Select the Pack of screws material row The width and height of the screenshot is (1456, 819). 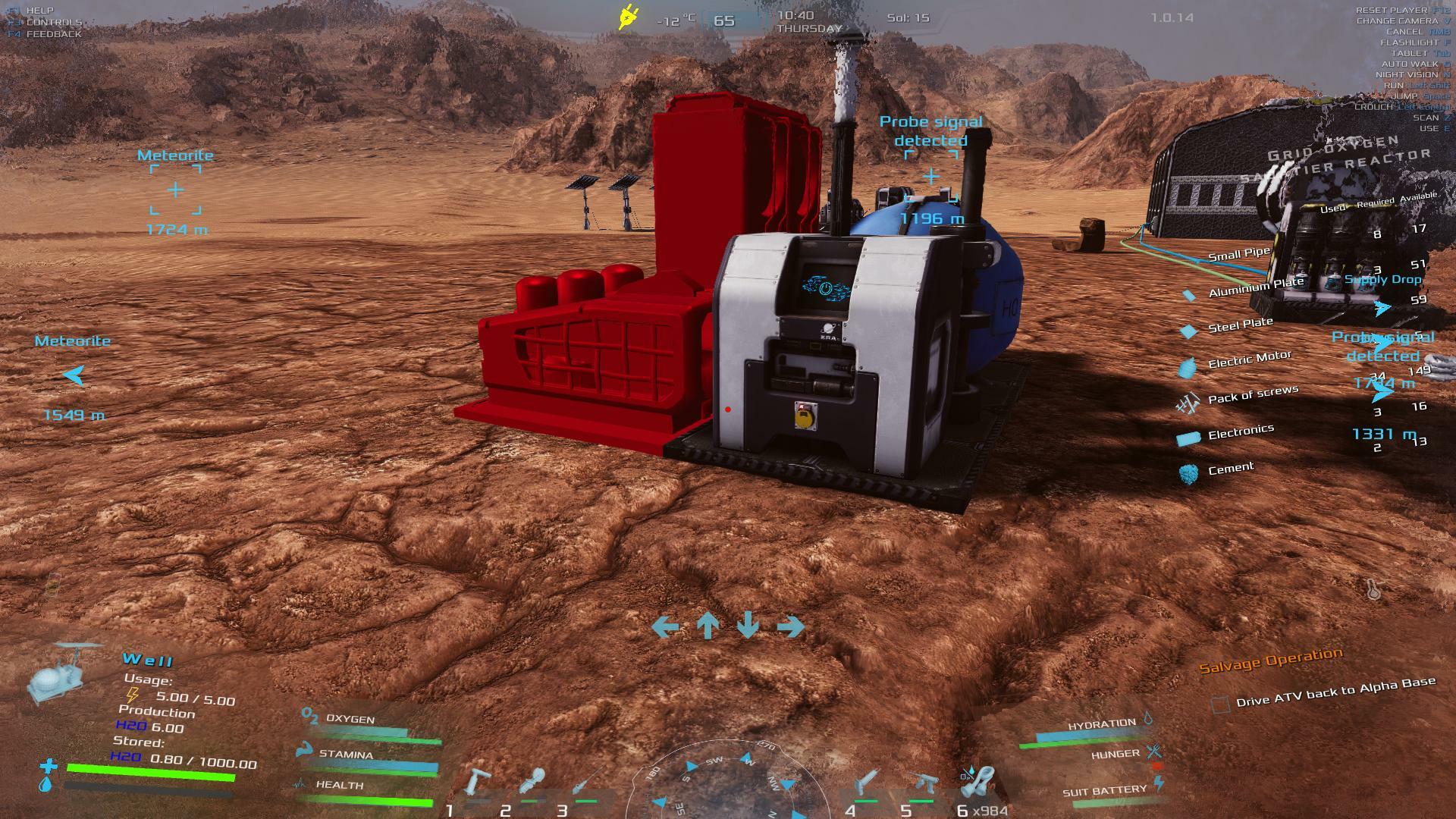point(1252,395)
